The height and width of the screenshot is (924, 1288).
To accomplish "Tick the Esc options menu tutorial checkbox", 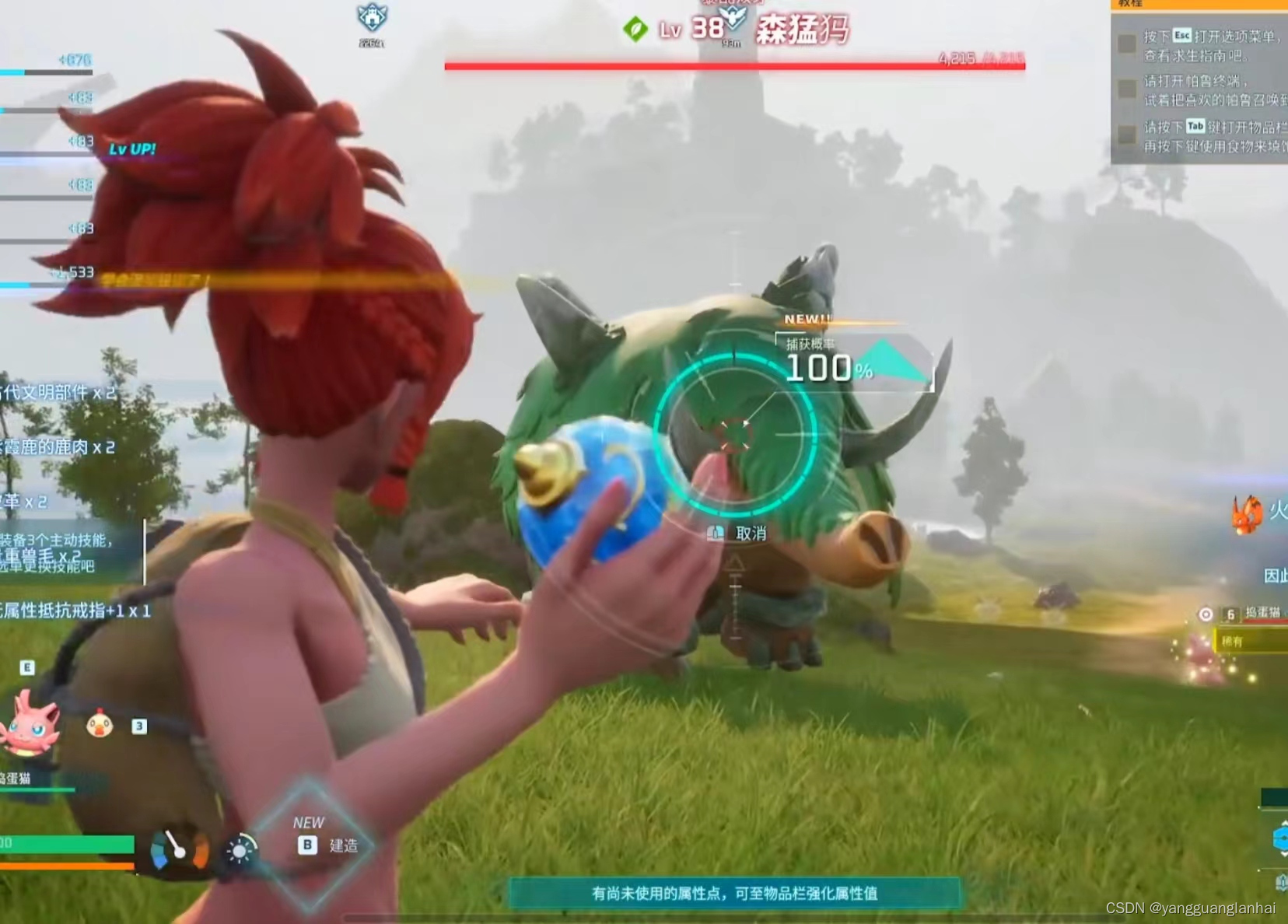I will click(1126, 44).
